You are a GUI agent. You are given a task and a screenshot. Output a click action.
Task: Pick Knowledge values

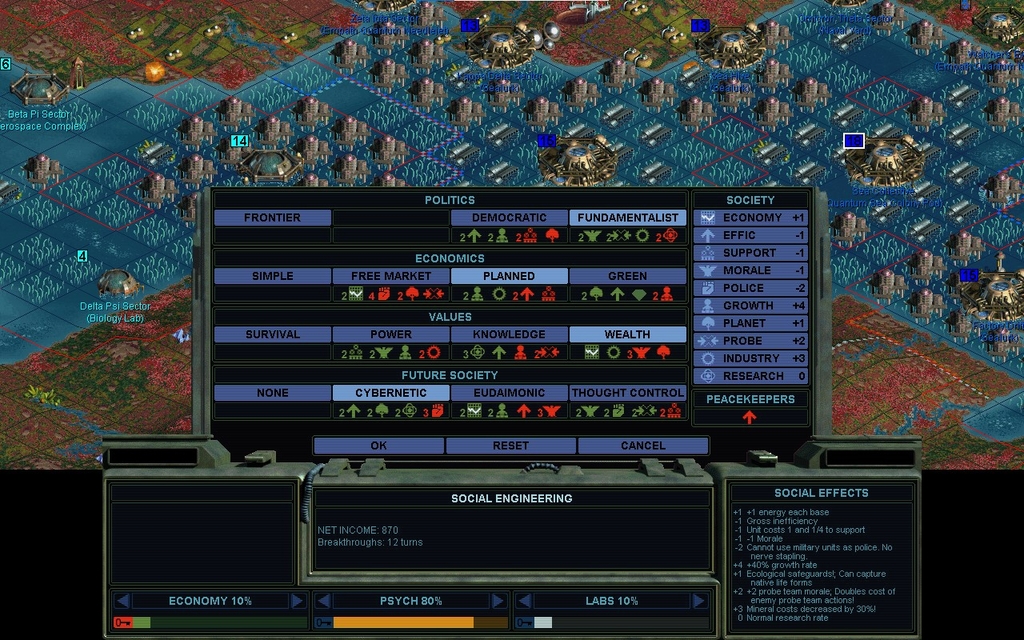click(x=509, y=335)
